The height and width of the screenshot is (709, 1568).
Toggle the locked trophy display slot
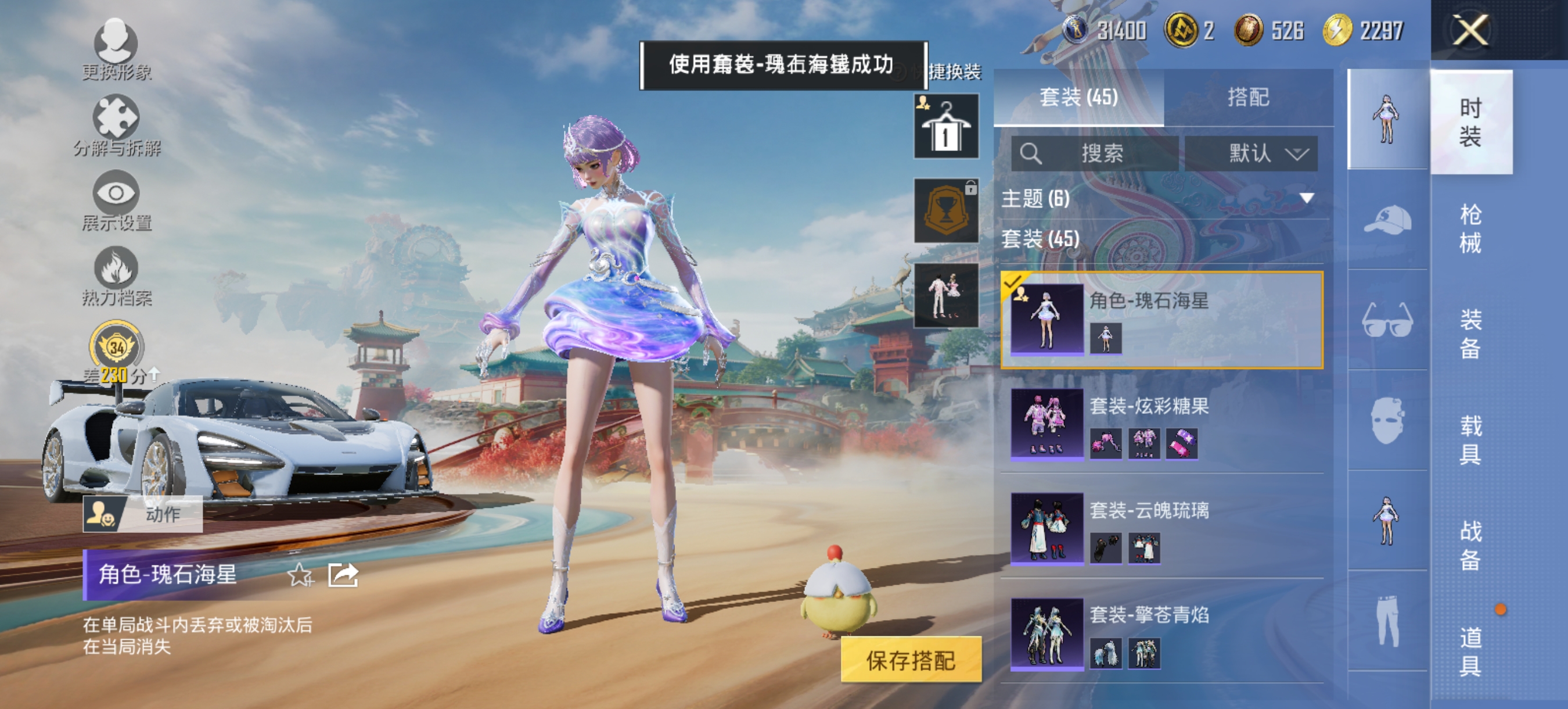[946, 212]
